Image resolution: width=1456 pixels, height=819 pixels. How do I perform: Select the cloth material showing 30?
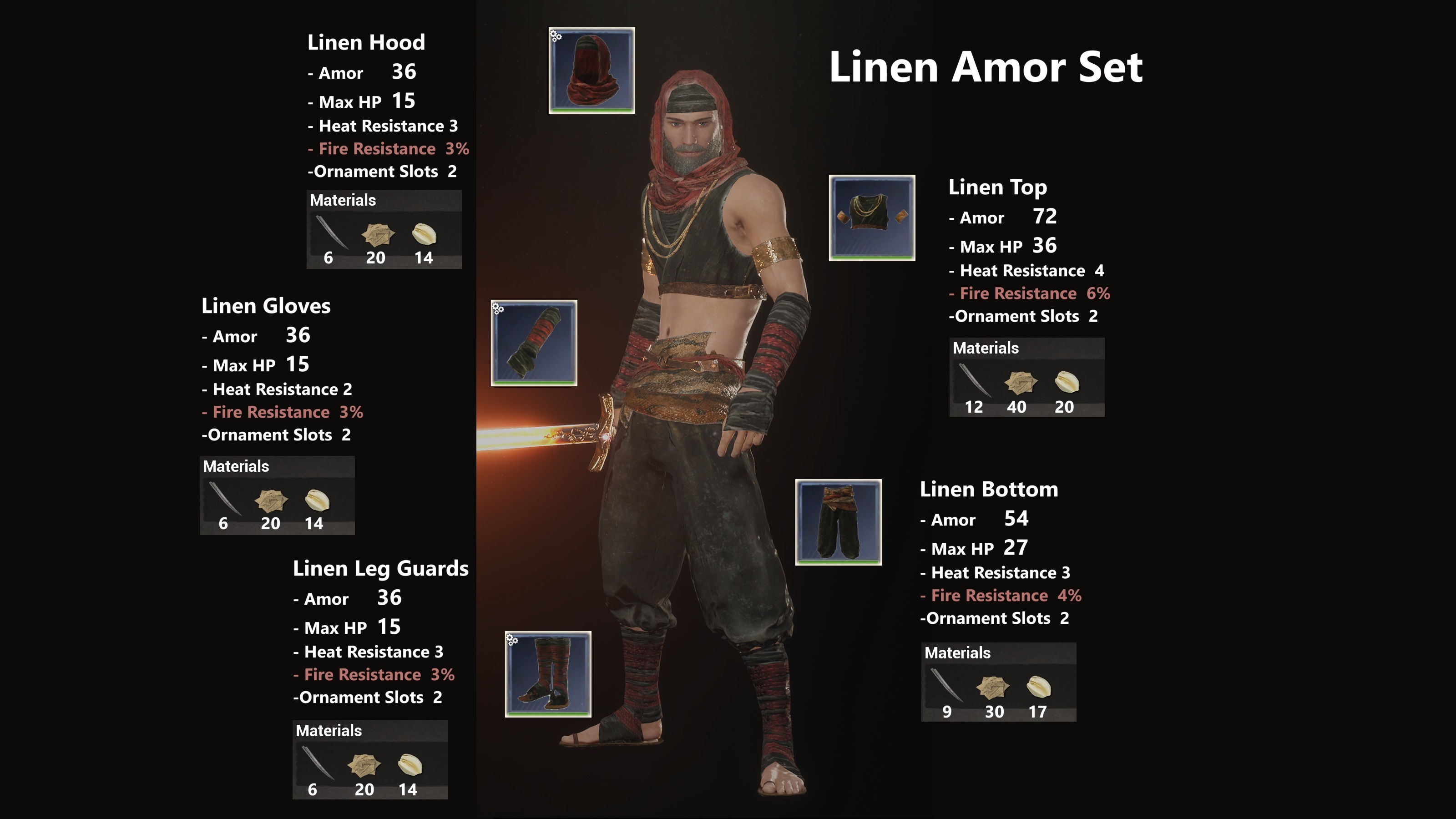(992, 688)
